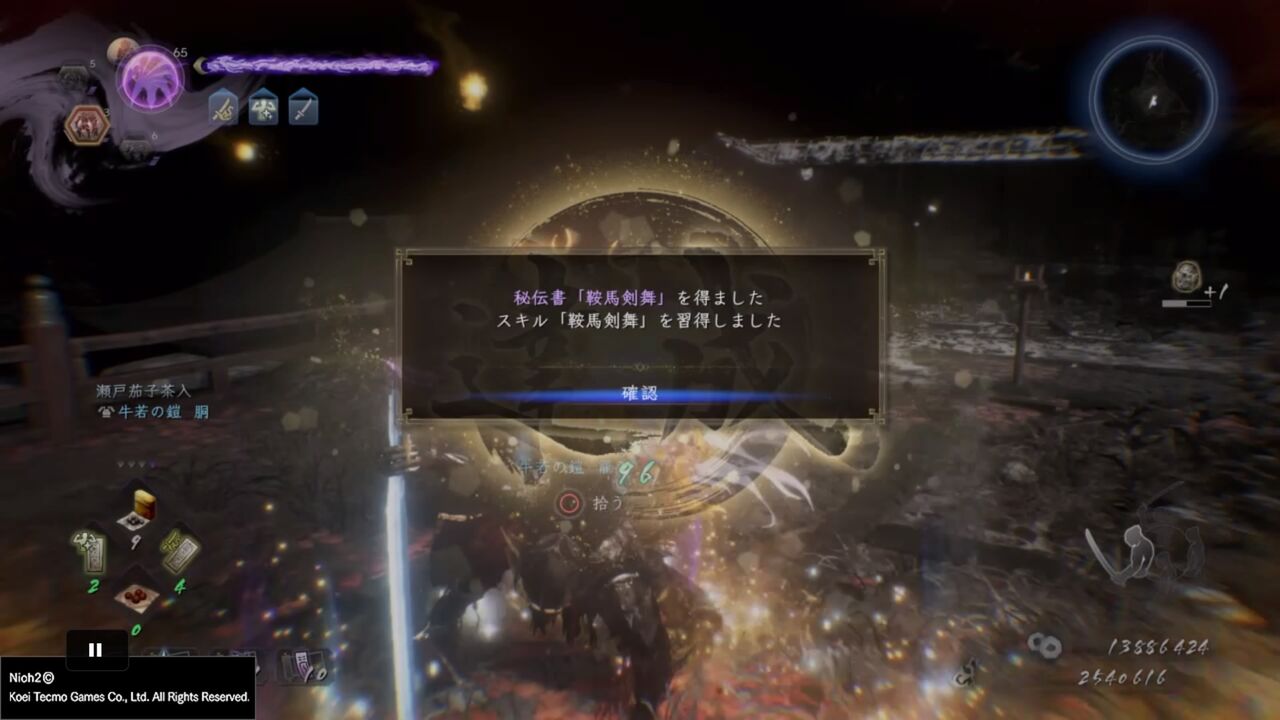Select the rice ball quick-item showing 0
Viewport: 1280px width, 720px height.
(x=136, y=597)
